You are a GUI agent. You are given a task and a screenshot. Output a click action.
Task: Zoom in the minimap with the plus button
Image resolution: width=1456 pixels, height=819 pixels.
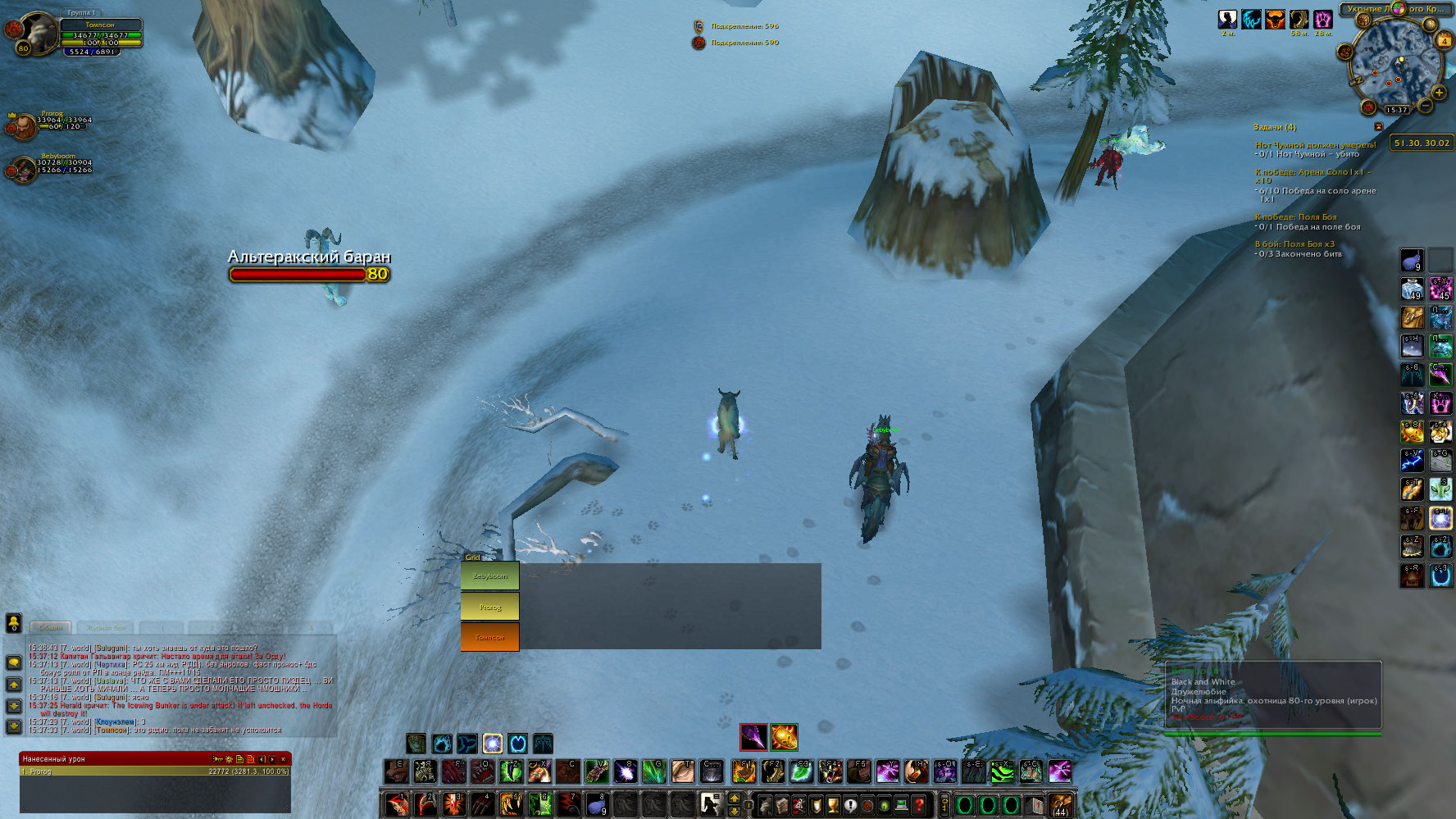coord(1438,93)
